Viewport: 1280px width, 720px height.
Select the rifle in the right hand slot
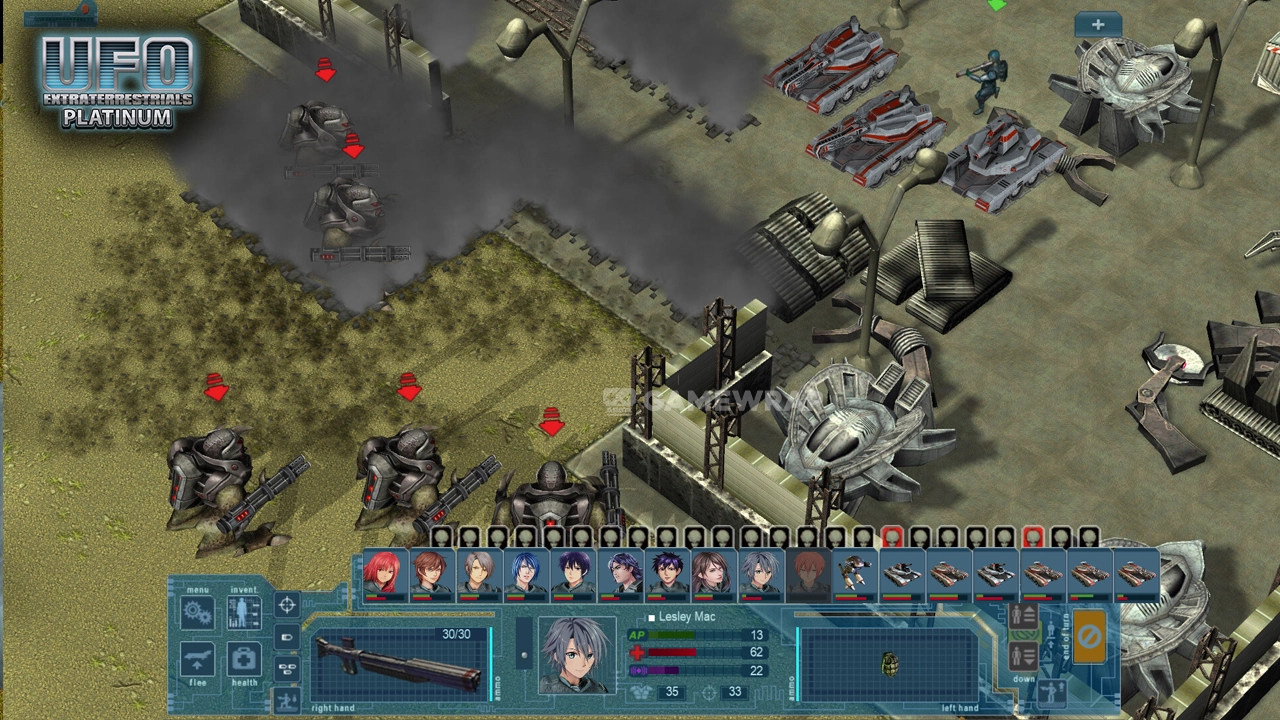400,664
